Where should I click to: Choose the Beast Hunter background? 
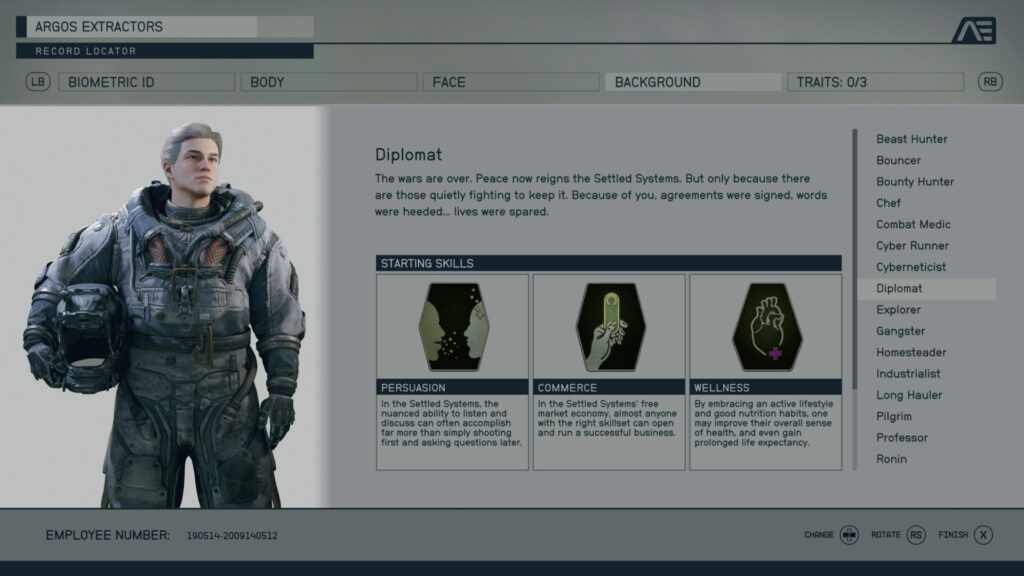912,139
